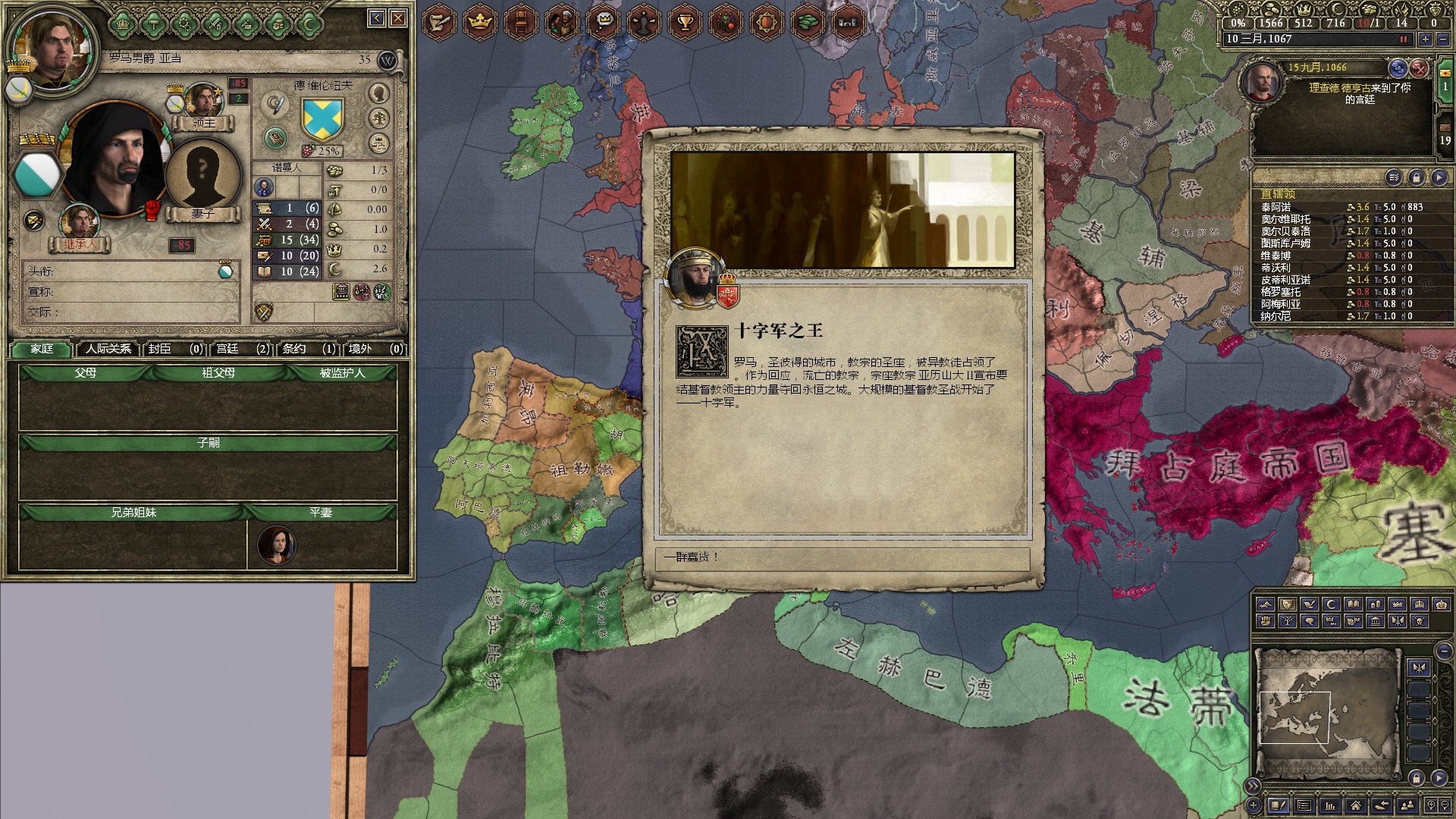Open the Wikipedia link for this character
This screenshot has width=1456, height=819.
click(388, 61)
